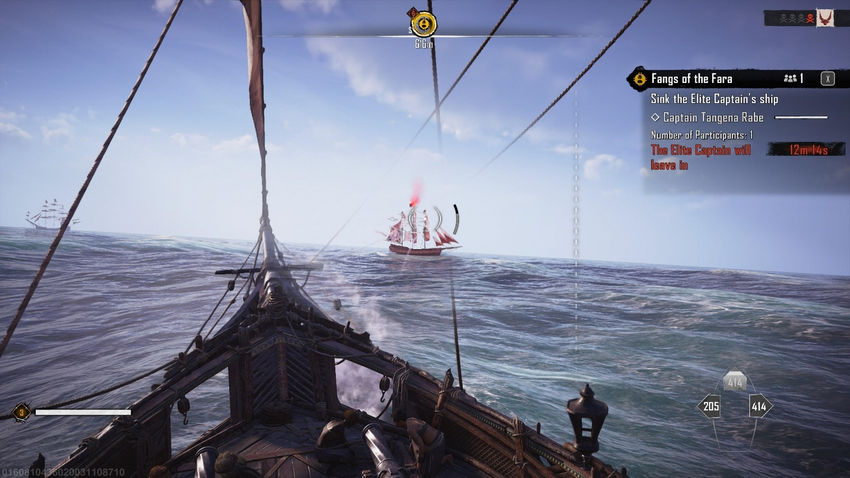Choose the front weapon slot on ship diagram
850x478 pixels.
734,381
